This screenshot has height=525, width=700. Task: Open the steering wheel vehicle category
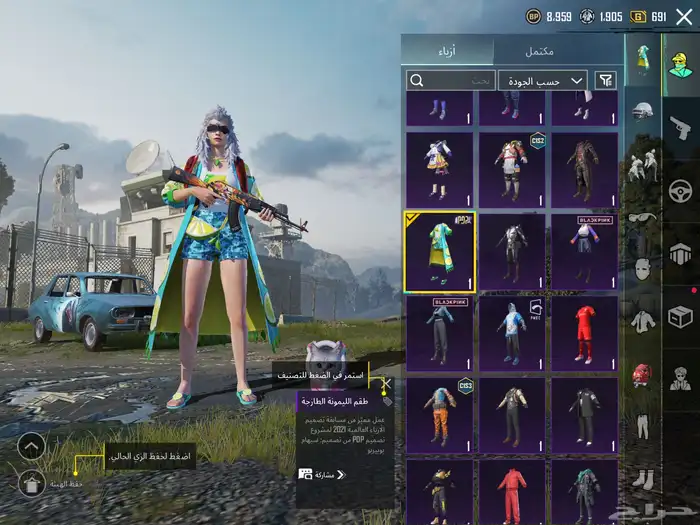(680, 190)
